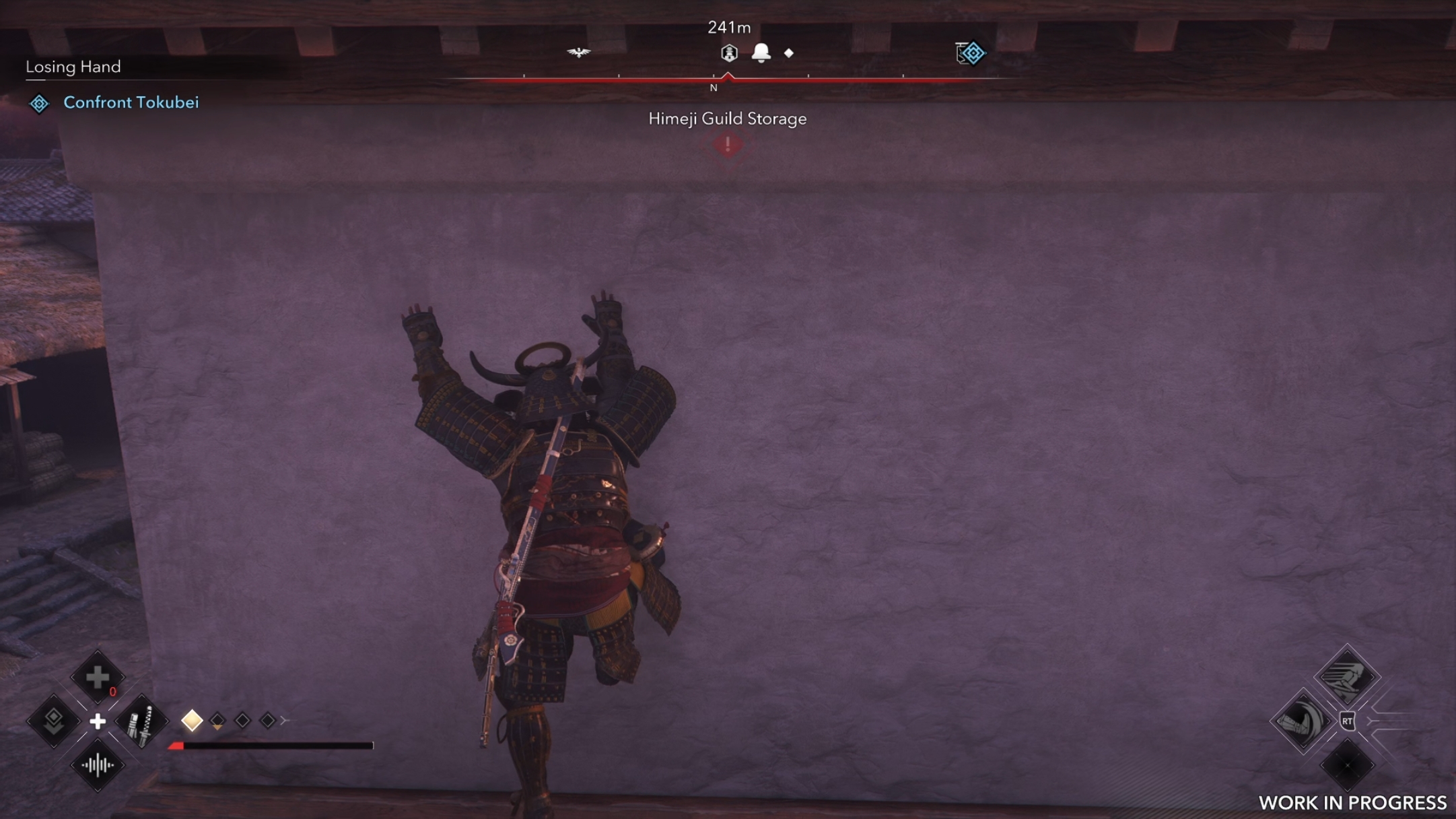Select the bell marker on the compass
The image size is (1456, 819).
[x=761, y=53]
